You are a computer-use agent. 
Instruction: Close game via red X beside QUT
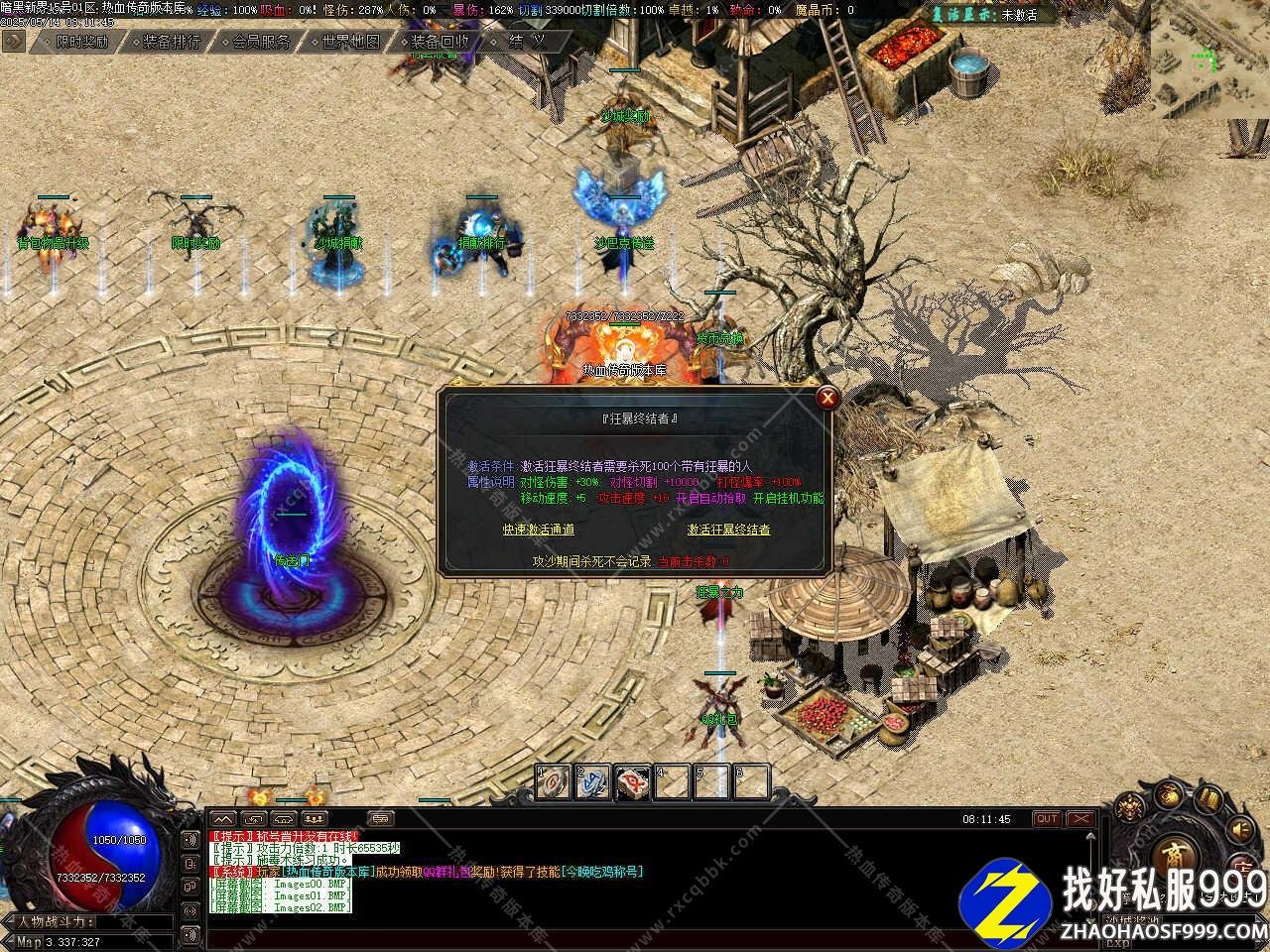1079,819
